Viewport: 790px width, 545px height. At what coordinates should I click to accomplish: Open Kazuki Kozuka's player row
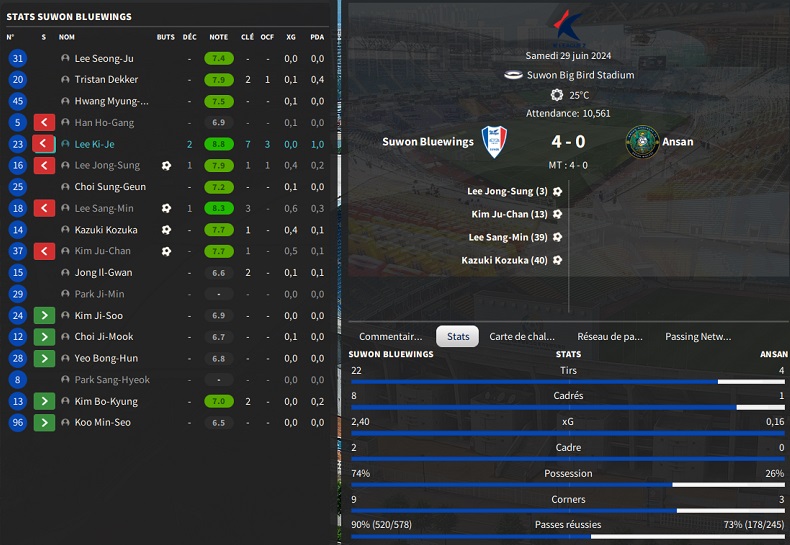tap(106, 230)
